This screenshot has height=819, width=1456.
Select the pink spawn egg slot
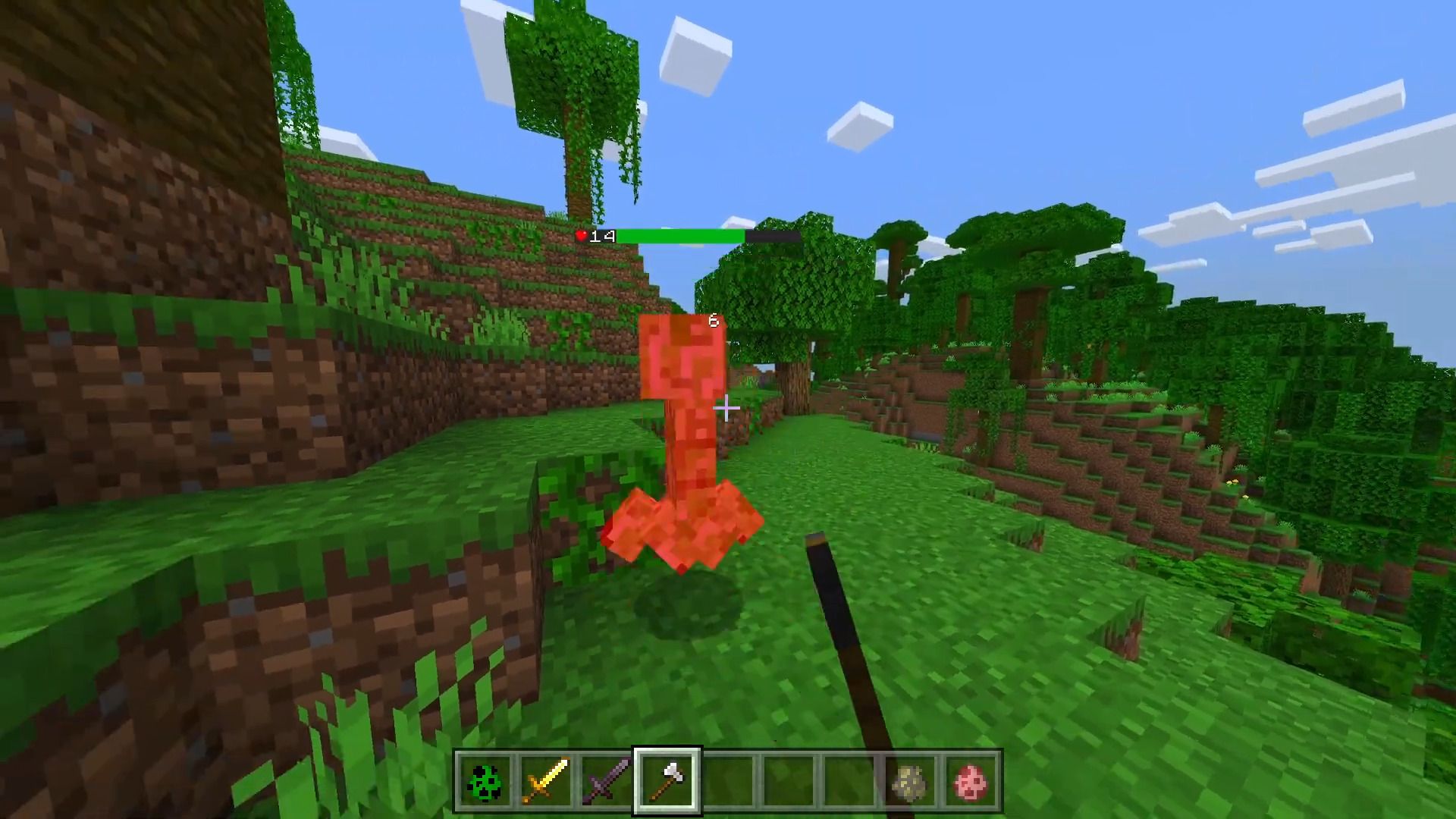[x=971, y=781]
